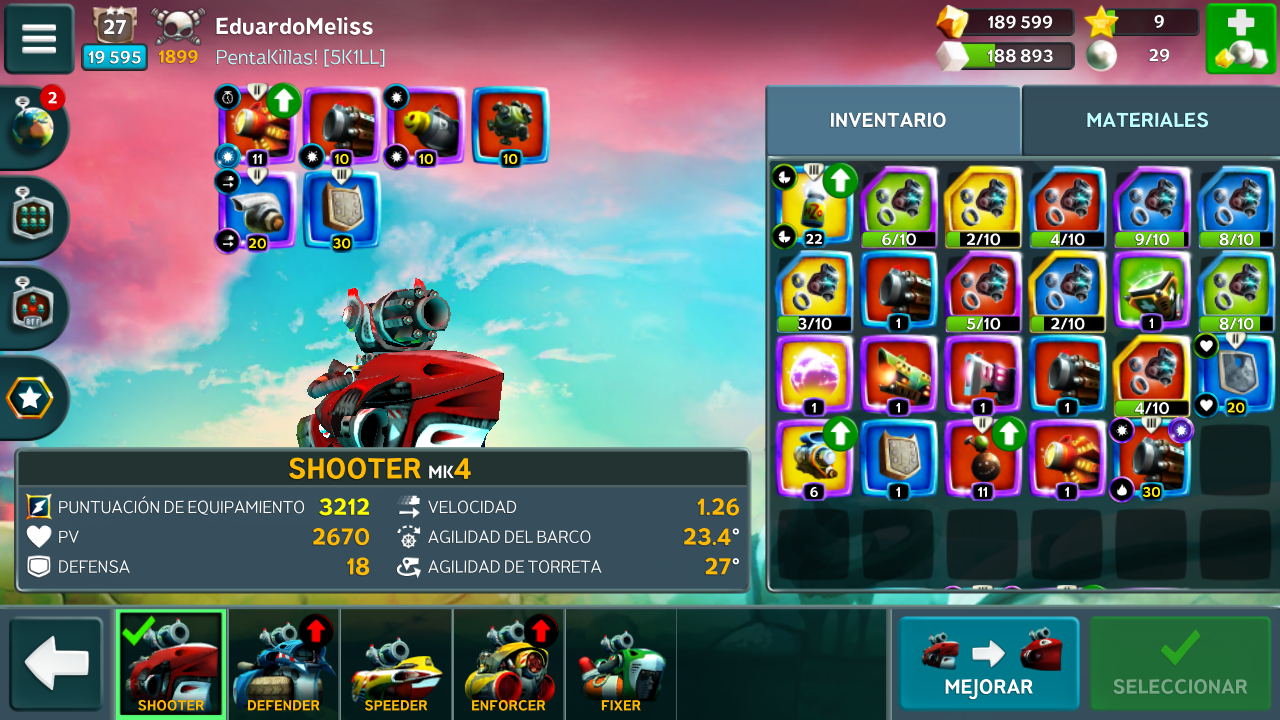The width and height of the screenshot is (1280, 720).
Task: Confirm with the Seleccionar button
Action: click(1180, 663)
